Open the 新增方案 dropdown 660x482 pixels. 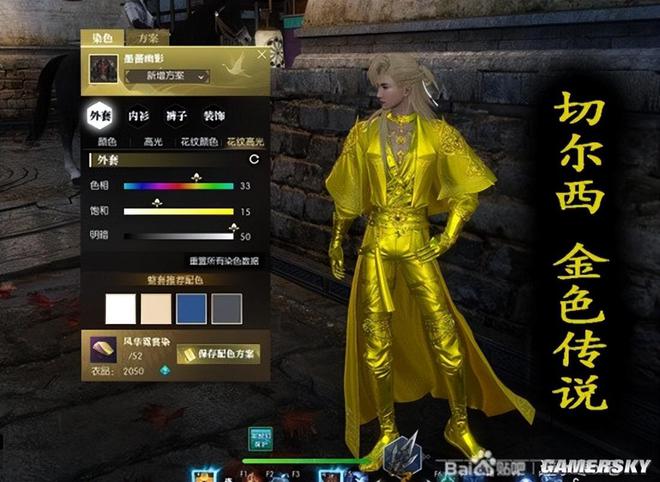point(166,76)
